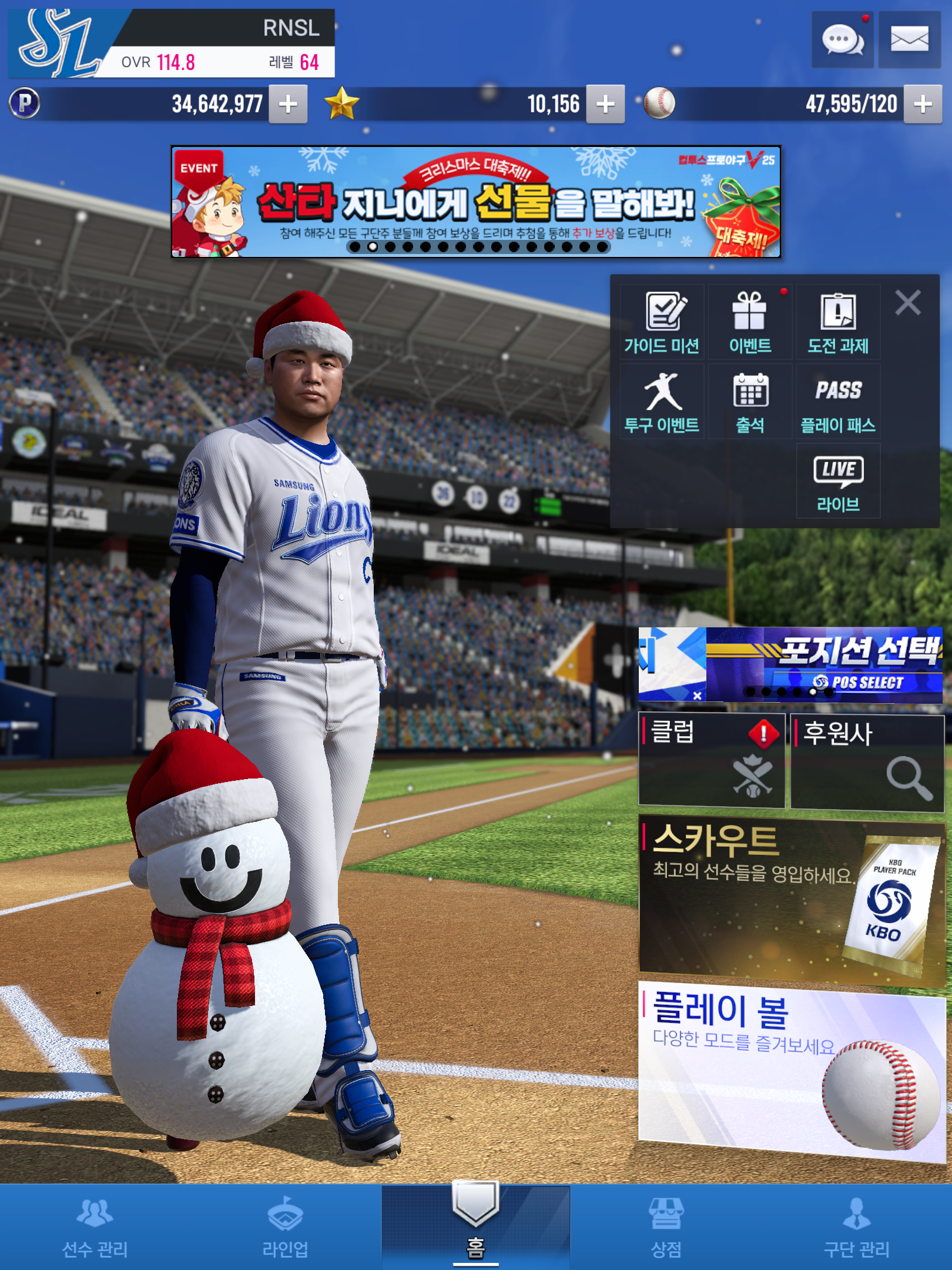Open the 후원사 sponsor panel
The image size is (952, 1270).
(867, 762)
